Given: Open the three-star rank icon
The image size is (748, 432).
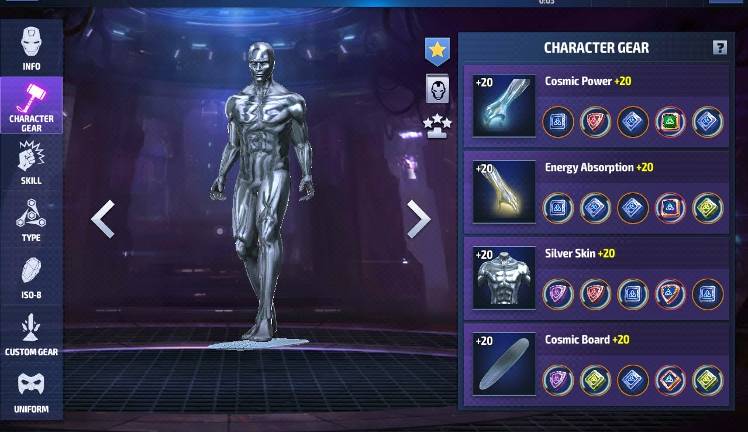Looking at the screenshot, I should point(437,126).
